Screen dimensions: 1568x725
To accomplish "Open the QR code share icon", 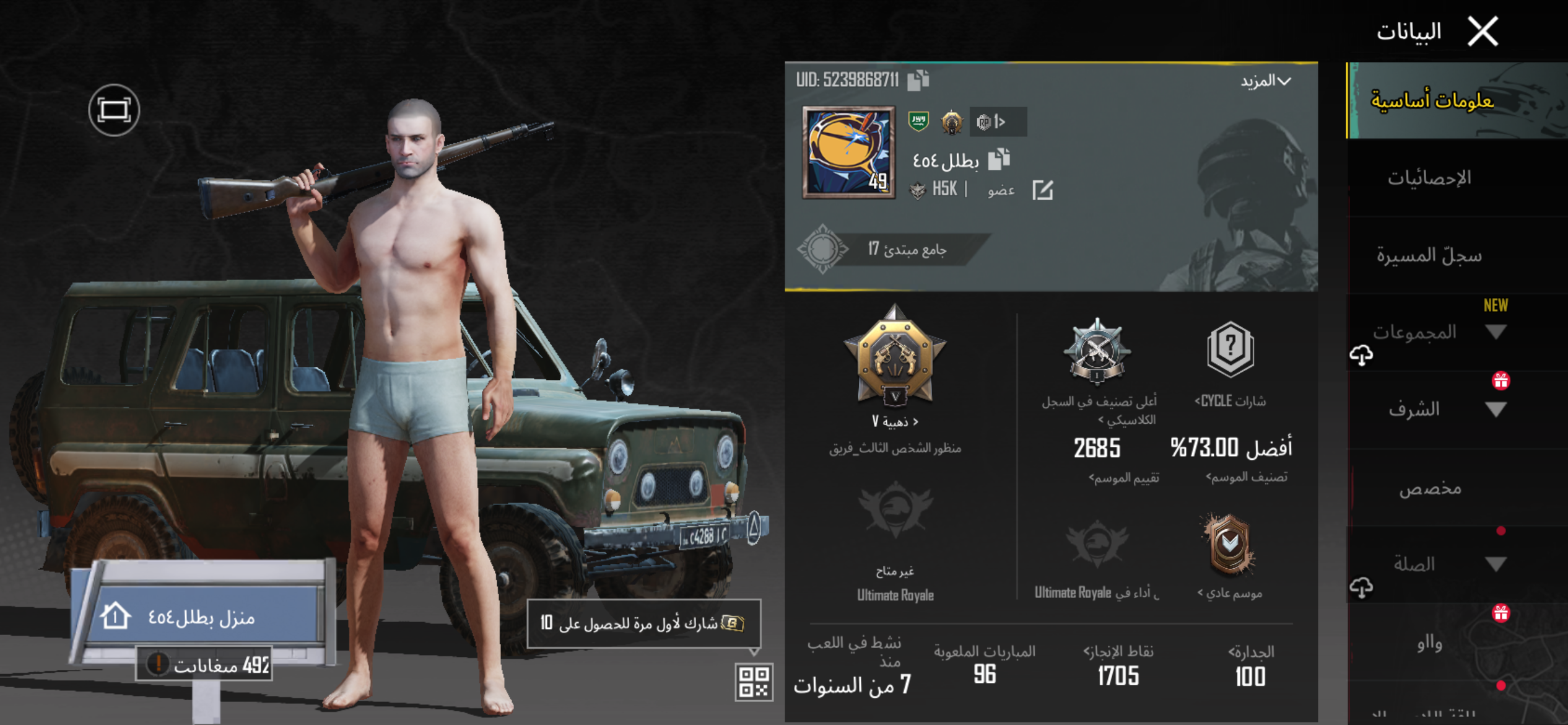I will [x=754, y=682].
